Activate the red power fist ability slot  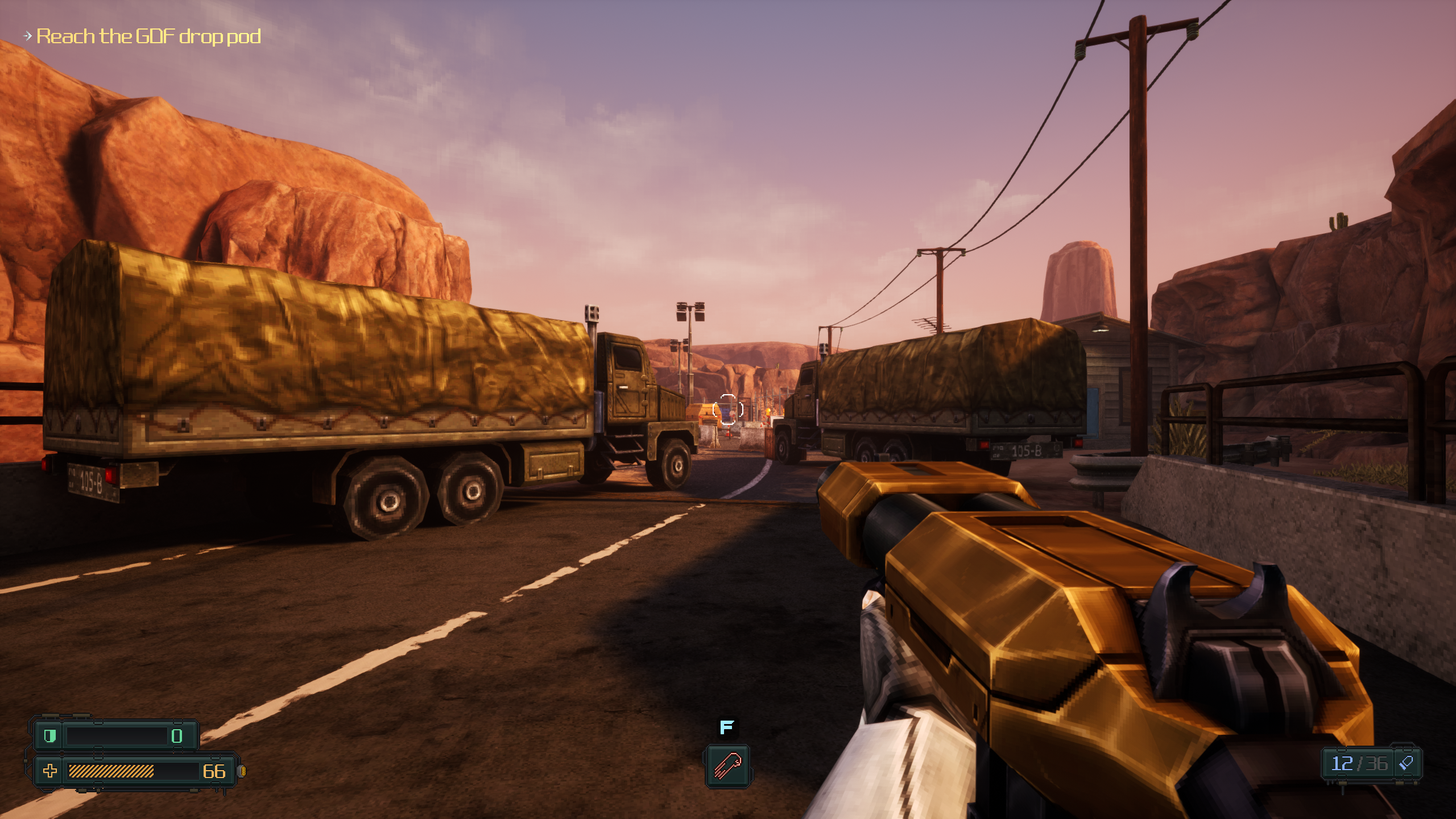point(727,766)
